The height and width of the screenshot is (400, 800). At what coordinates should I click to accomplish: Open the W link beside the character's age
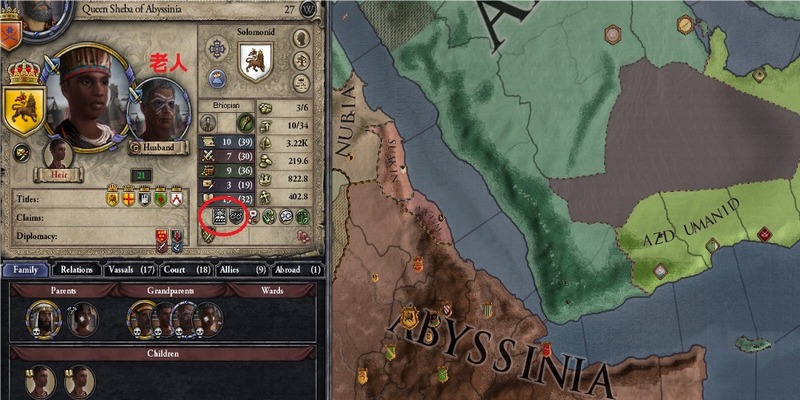pyautogui.click(x=307, y=8)
